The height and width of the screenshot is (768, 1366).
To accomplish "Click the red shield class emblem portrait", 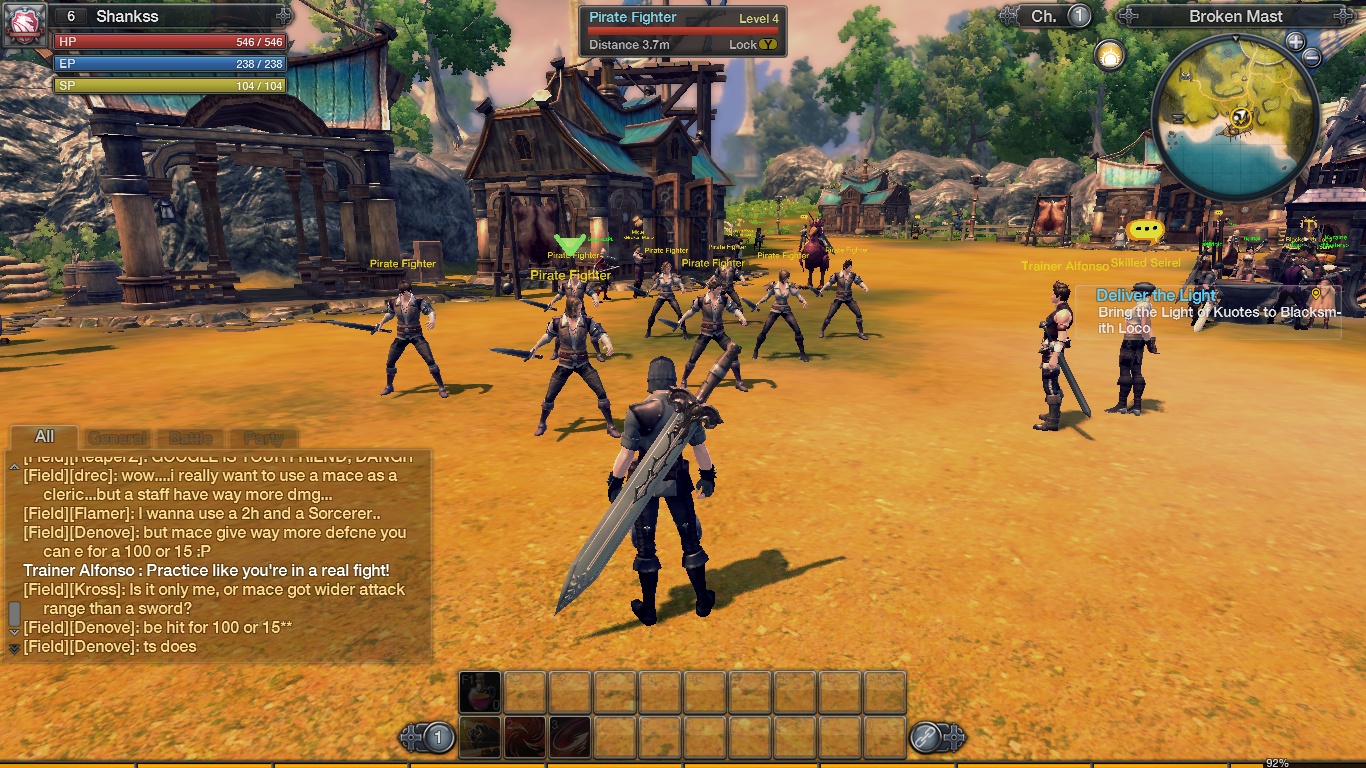I will pos(24,24).
